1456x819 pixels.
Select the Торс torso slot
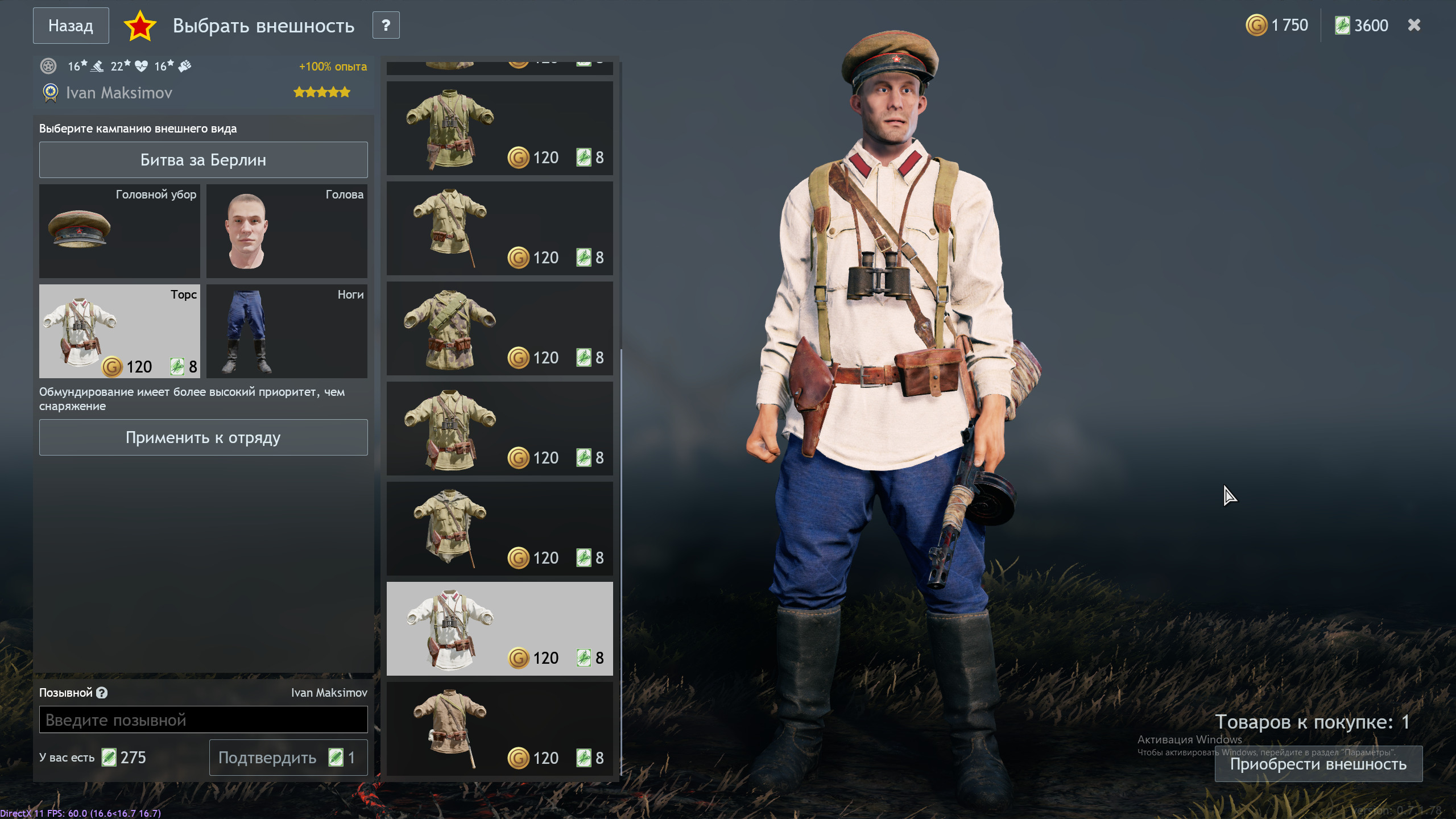click(119, 331)
